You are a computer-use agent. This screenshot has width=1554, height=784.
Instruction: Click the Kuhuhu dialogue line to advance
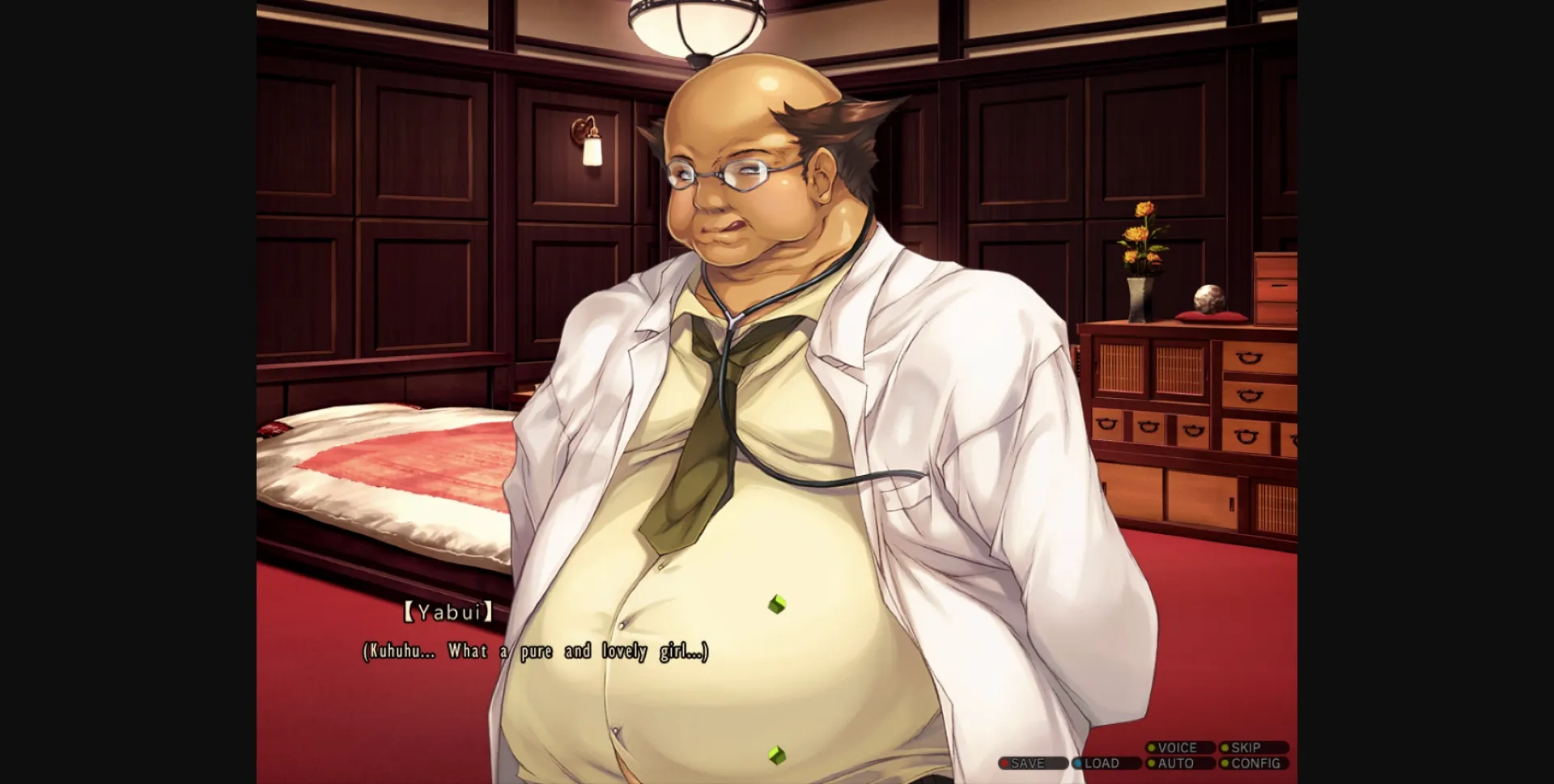point(534,651)
